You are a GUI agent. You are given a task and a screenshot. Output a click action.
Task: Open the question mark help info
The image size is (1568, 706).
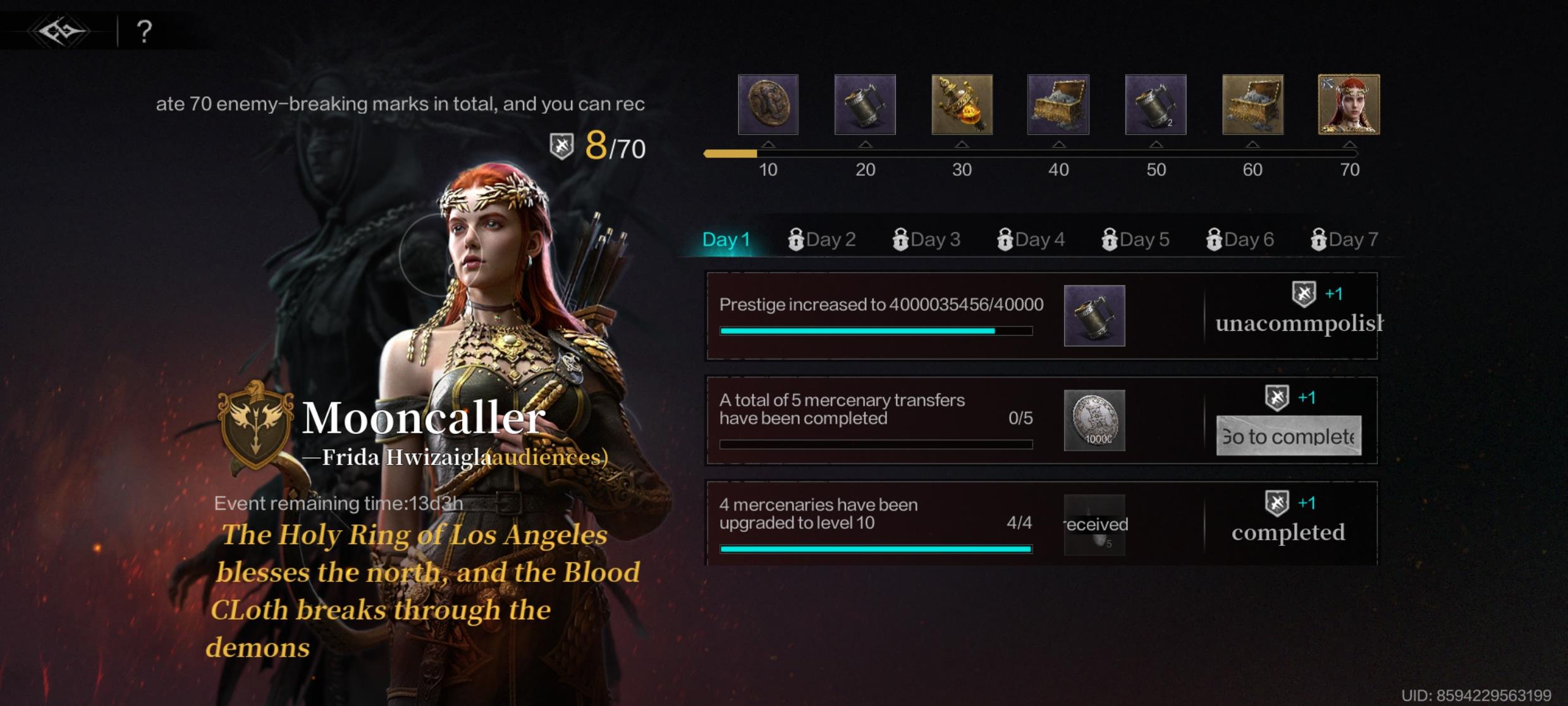point(144,31)
